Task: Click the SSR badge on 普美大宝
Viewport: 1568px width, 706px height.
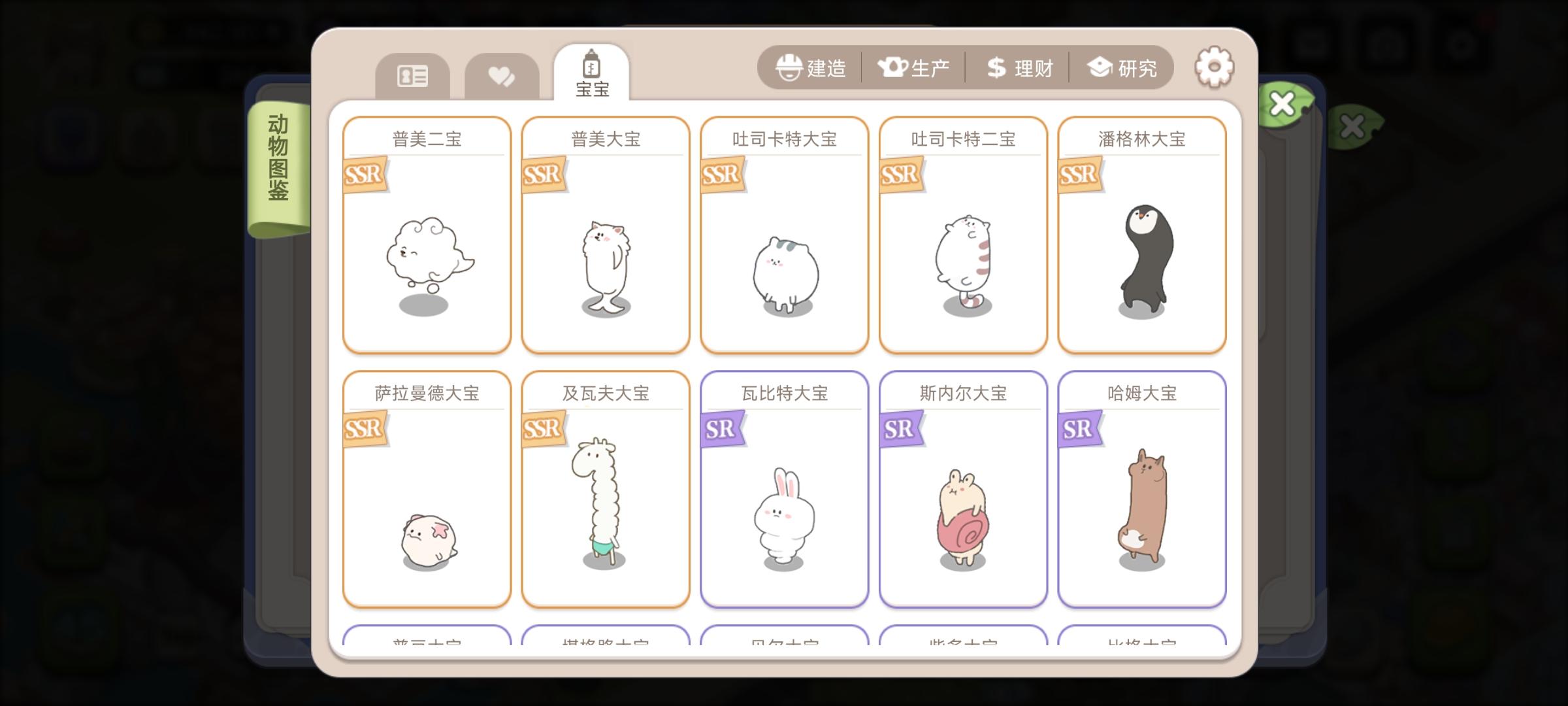Action: tap(542, 174)
